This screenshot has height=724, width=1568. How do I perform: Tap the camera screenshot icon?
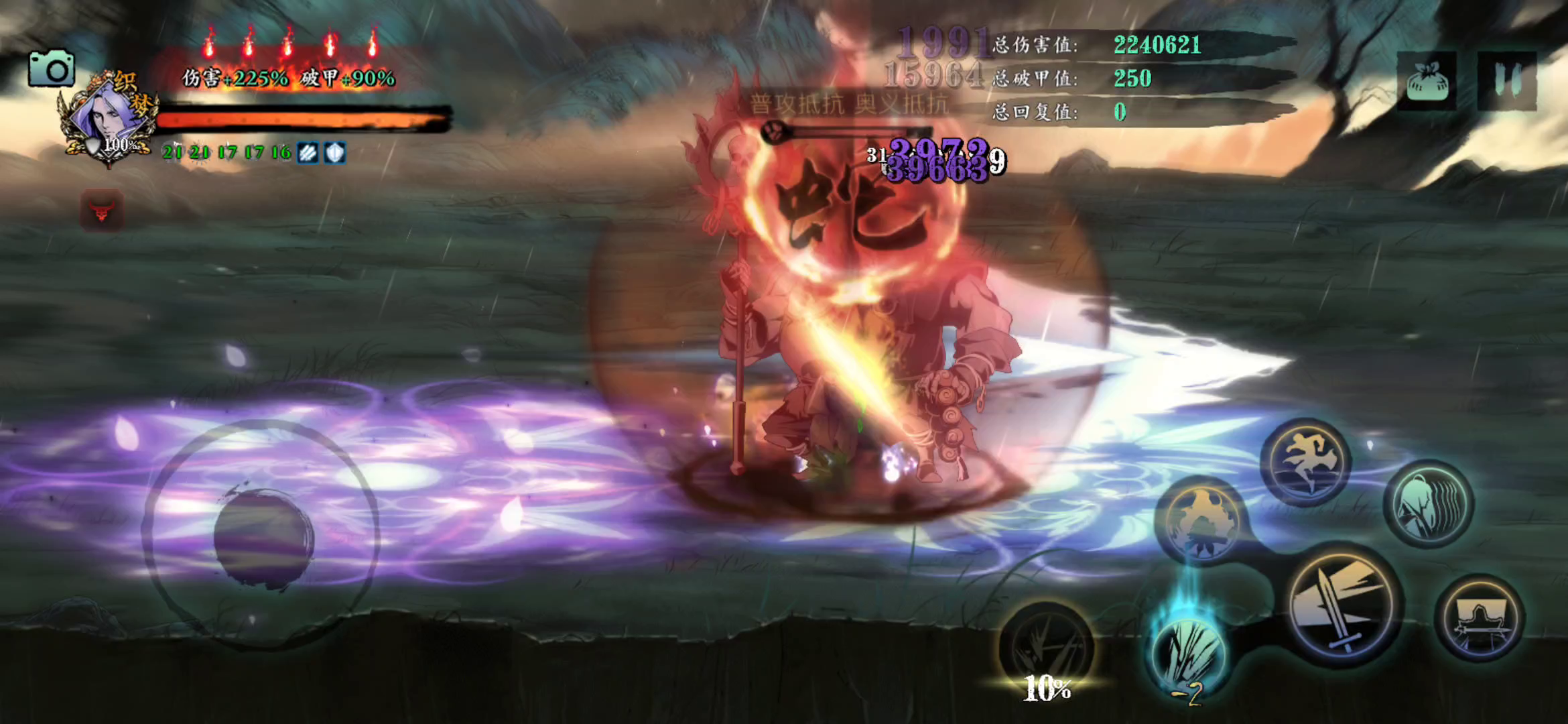pyautogui.click(x=52, y=68)
